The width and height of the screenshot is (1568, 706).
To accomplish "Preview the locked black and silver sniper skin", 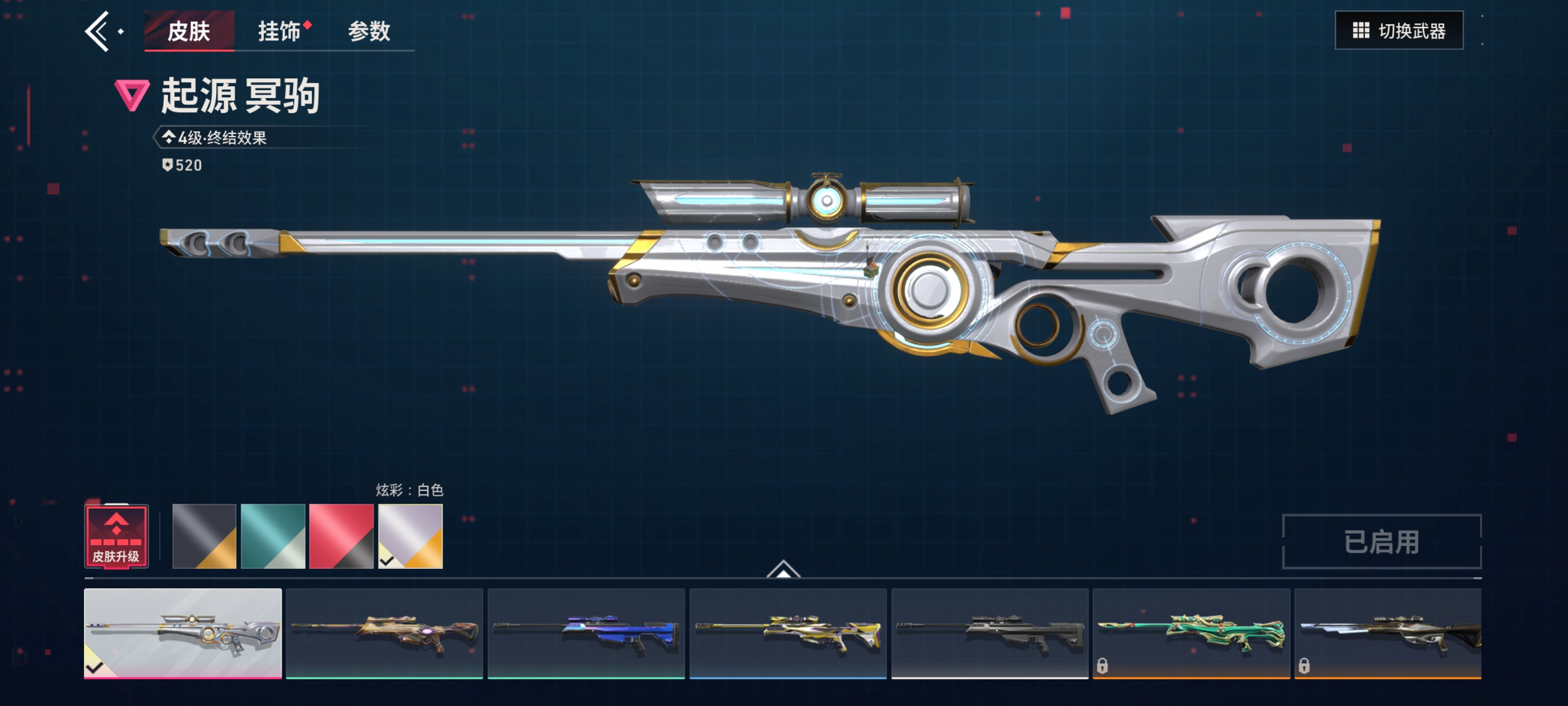I will tap(1388, 633).
